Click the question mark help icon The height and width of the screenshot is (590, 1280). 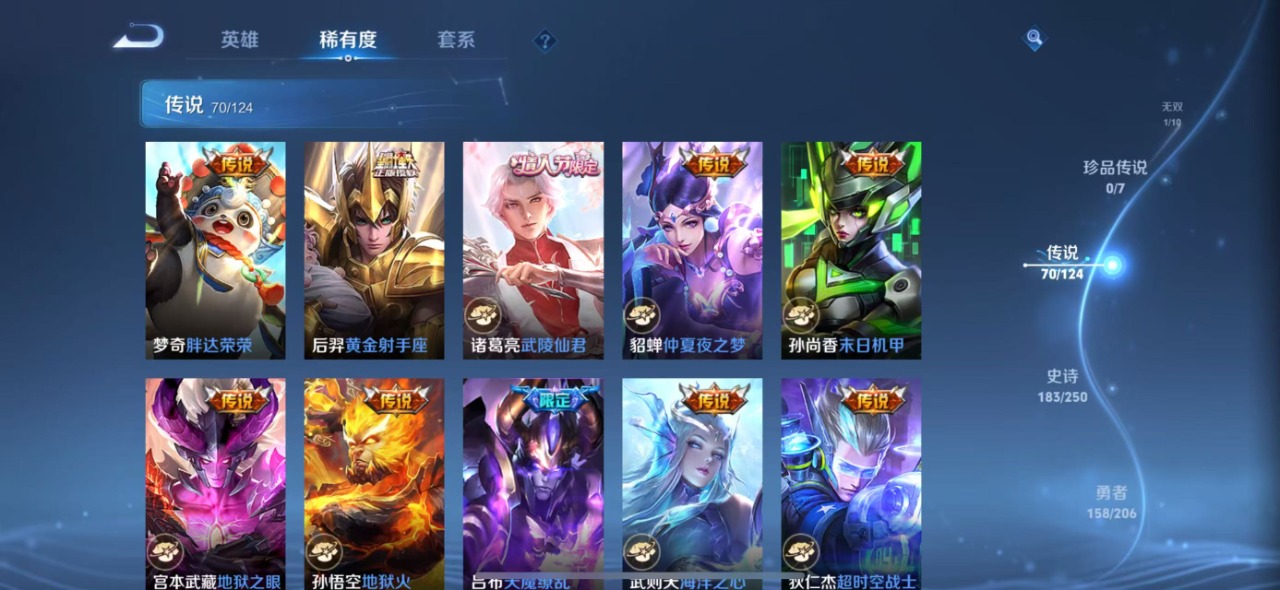point(544,41)
